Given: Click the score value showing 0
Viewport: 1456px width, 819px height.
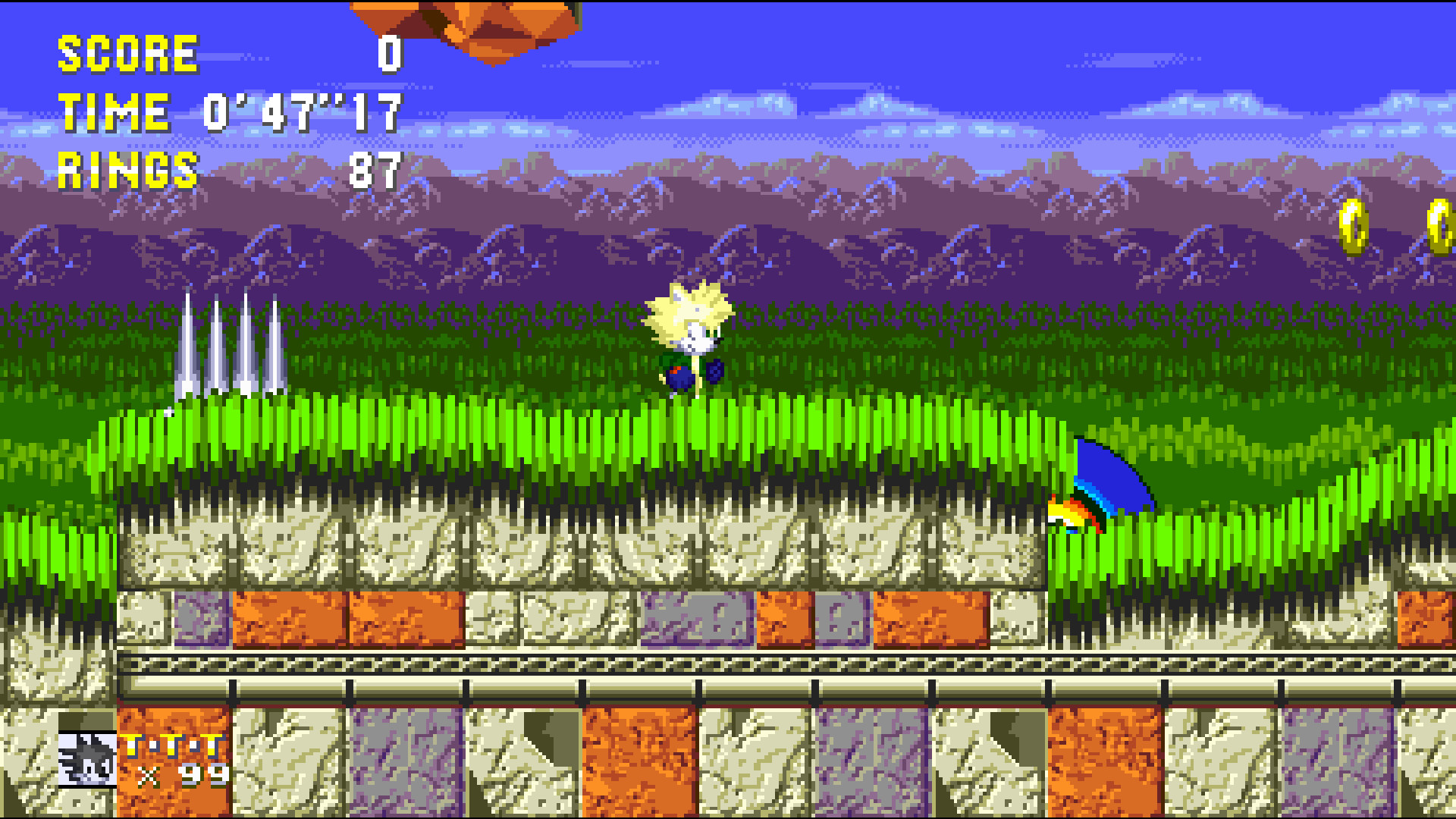Looking at the screenshot, I should click(x=389, y=53).
